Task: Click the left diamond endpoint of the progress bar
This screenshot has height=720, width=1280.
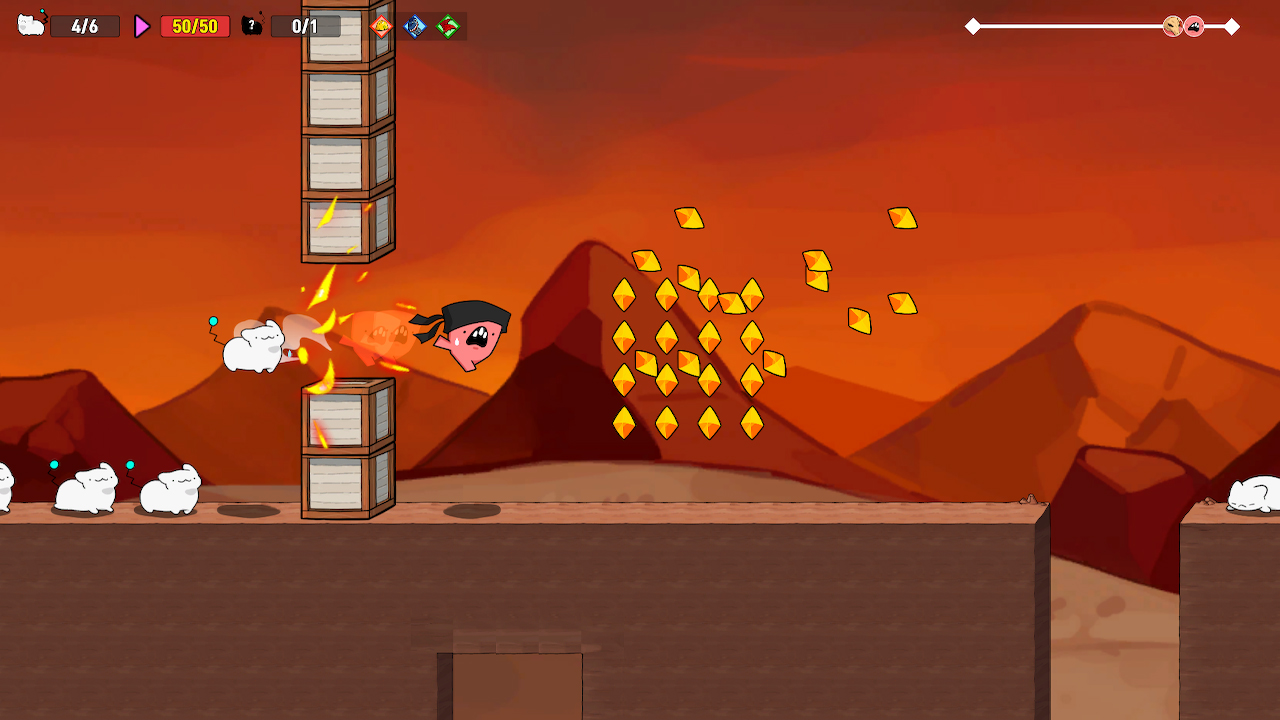Action: [x=972, y=27]
